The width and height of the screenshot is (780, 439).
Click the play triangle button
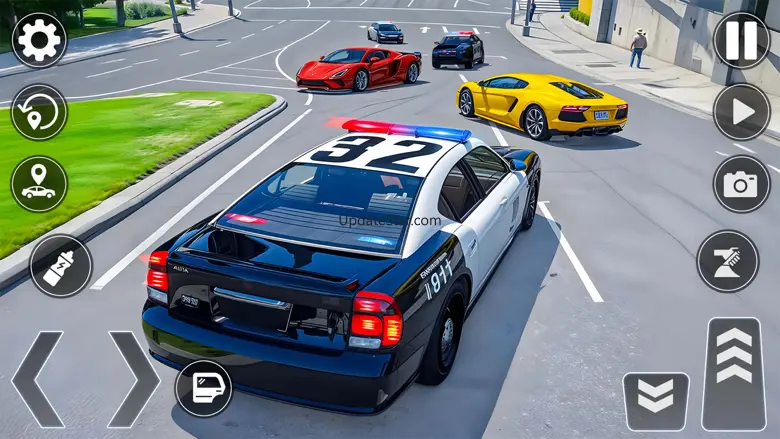coord(741,111)
